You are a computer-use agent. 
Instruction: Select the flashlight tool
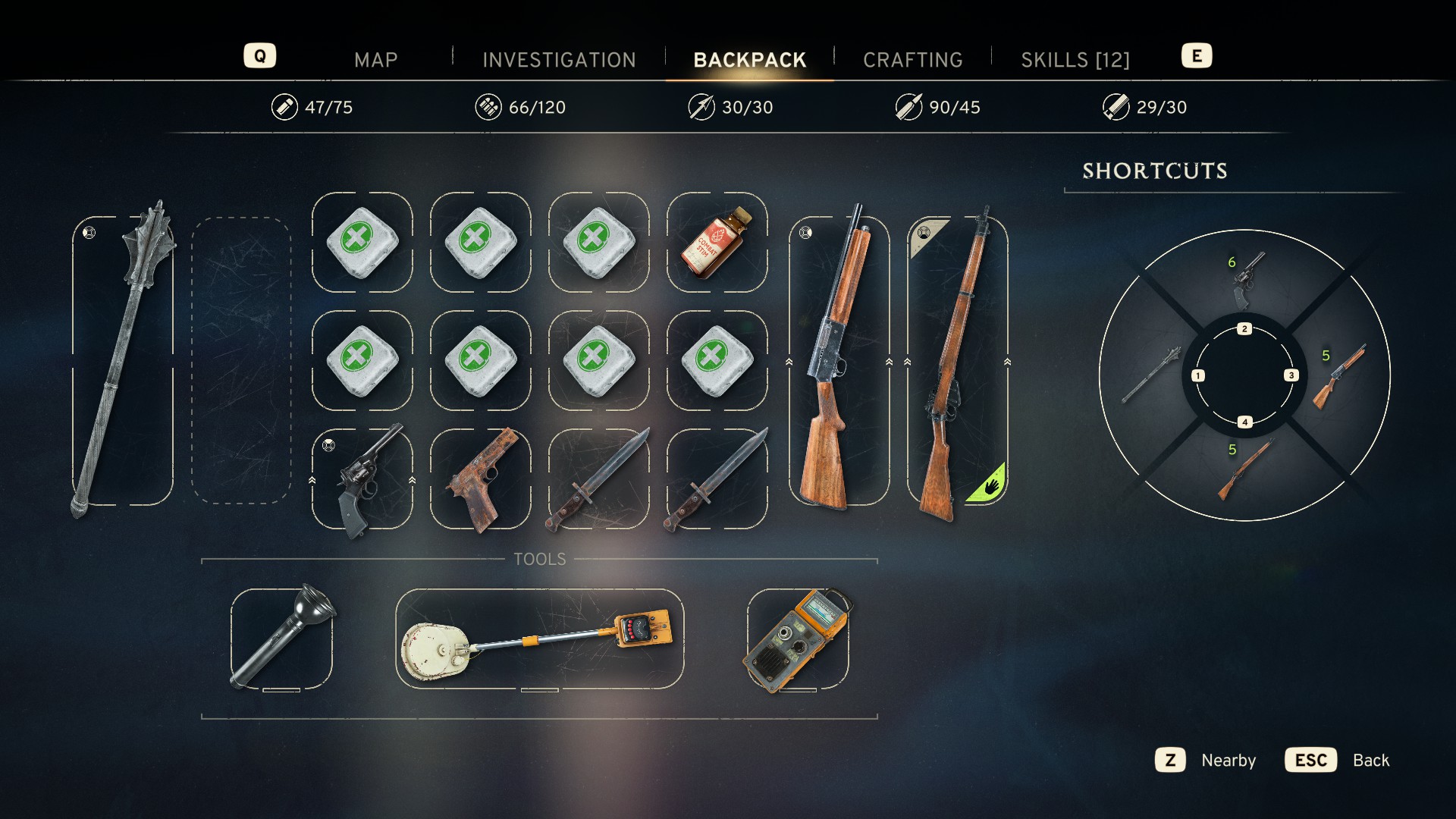tap(281, 639)
